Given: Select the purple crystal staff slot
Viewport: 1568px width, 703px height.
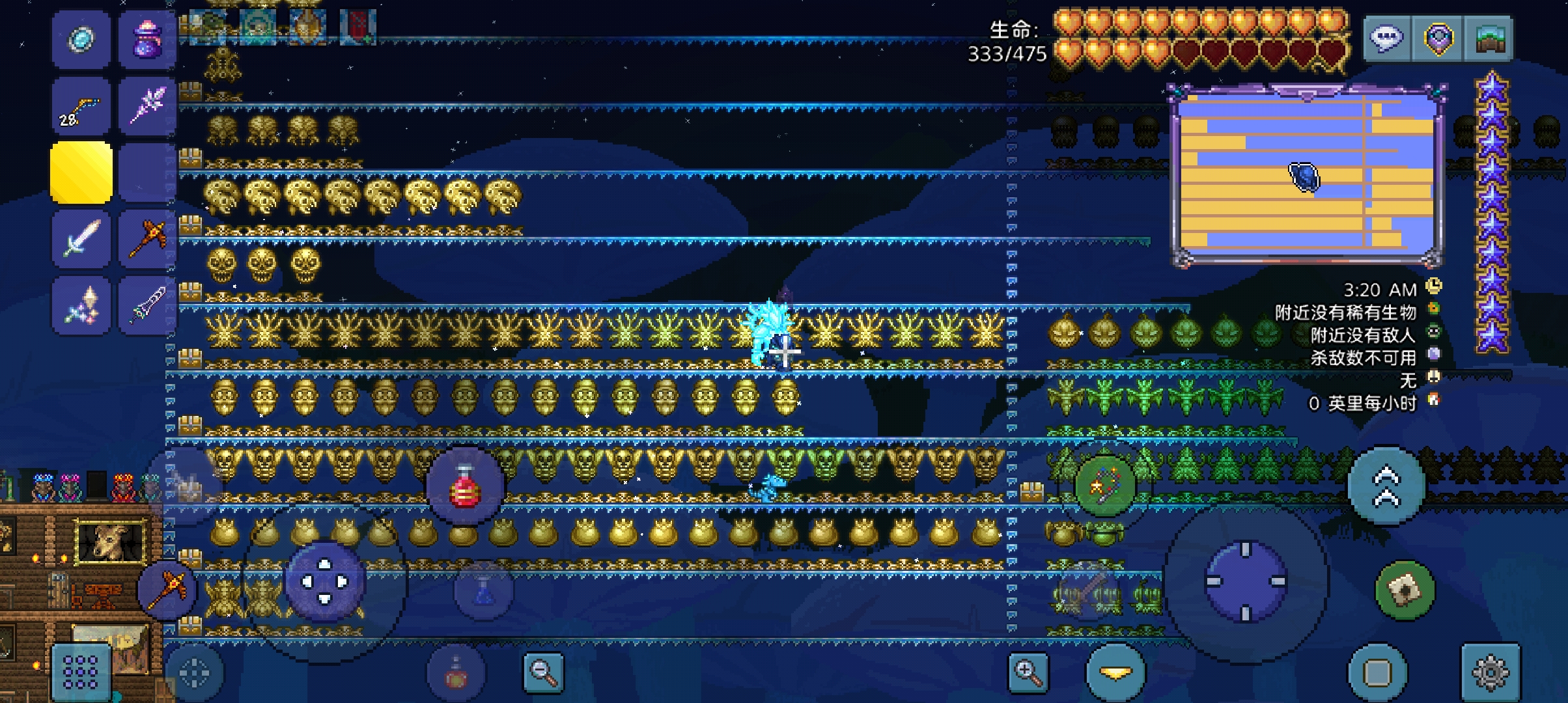Looking at the screenshot, I should 147,107.
